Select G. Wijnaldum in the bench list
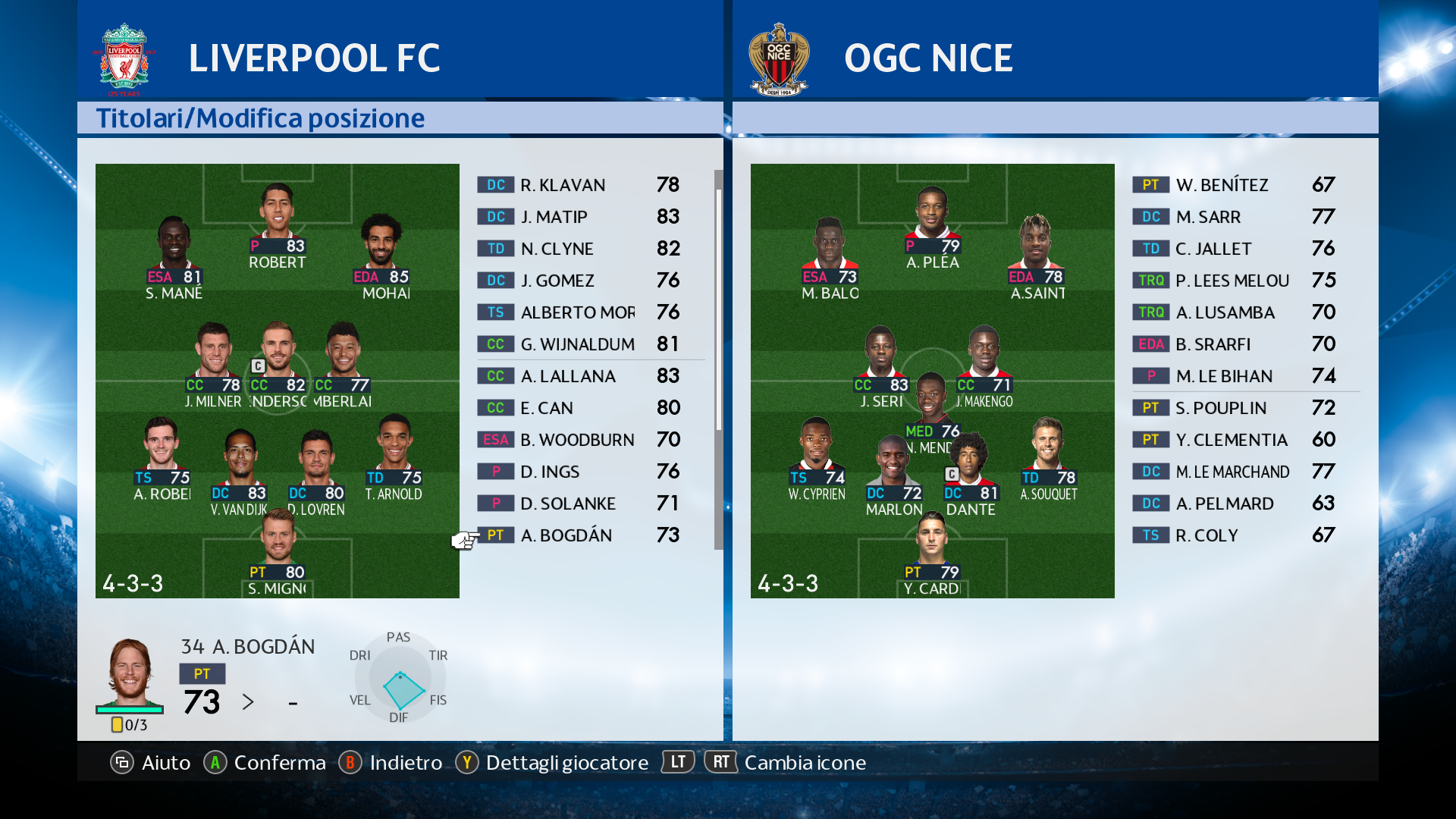The width and height of the screenshot is (1456, 819). click(x=580, y=344)
